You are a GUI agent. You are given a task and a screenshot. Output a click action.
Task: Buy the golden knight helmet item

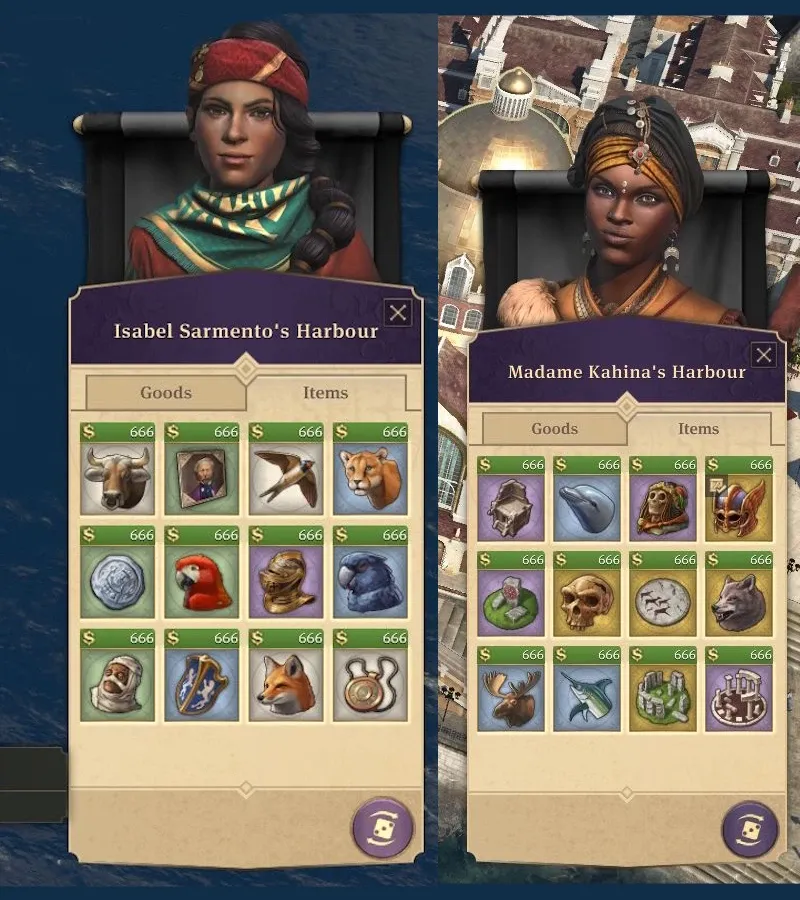[x=286, y=582]
